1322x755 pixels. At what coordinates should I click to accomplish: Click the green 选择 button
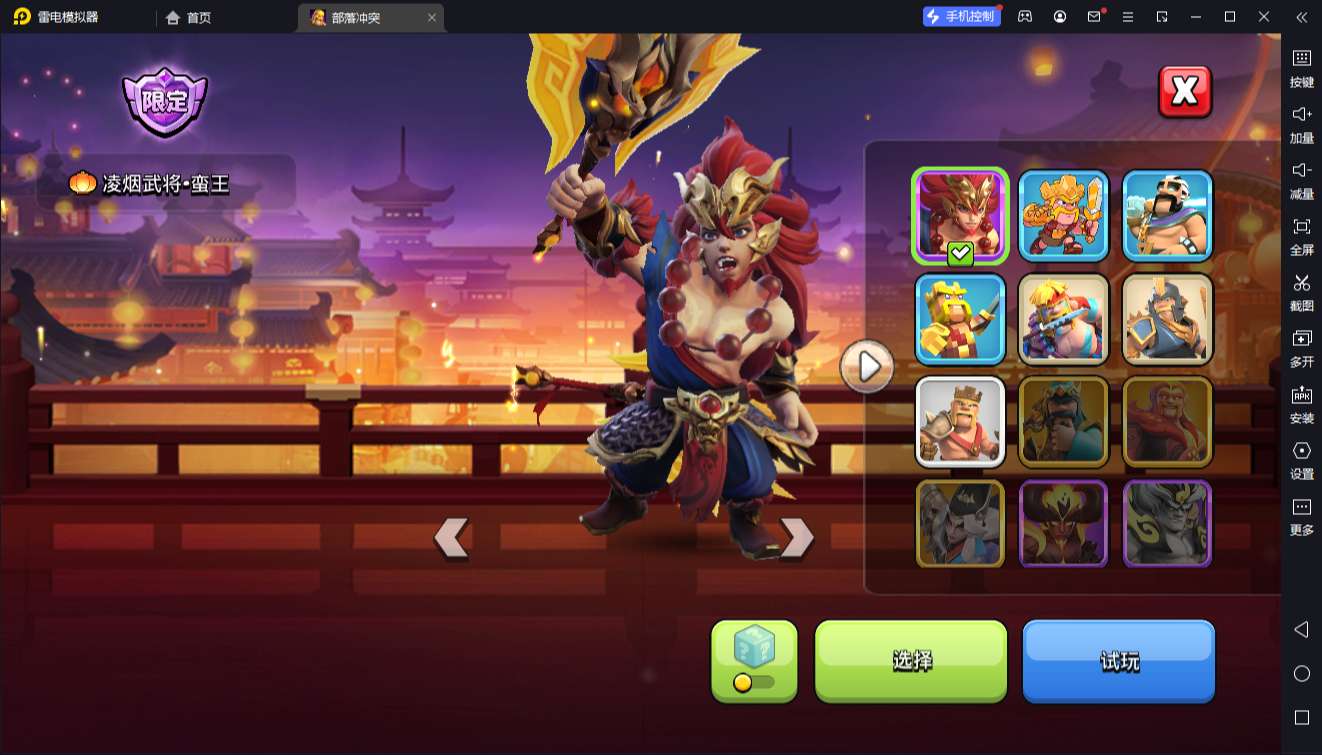tap(911, 660)
